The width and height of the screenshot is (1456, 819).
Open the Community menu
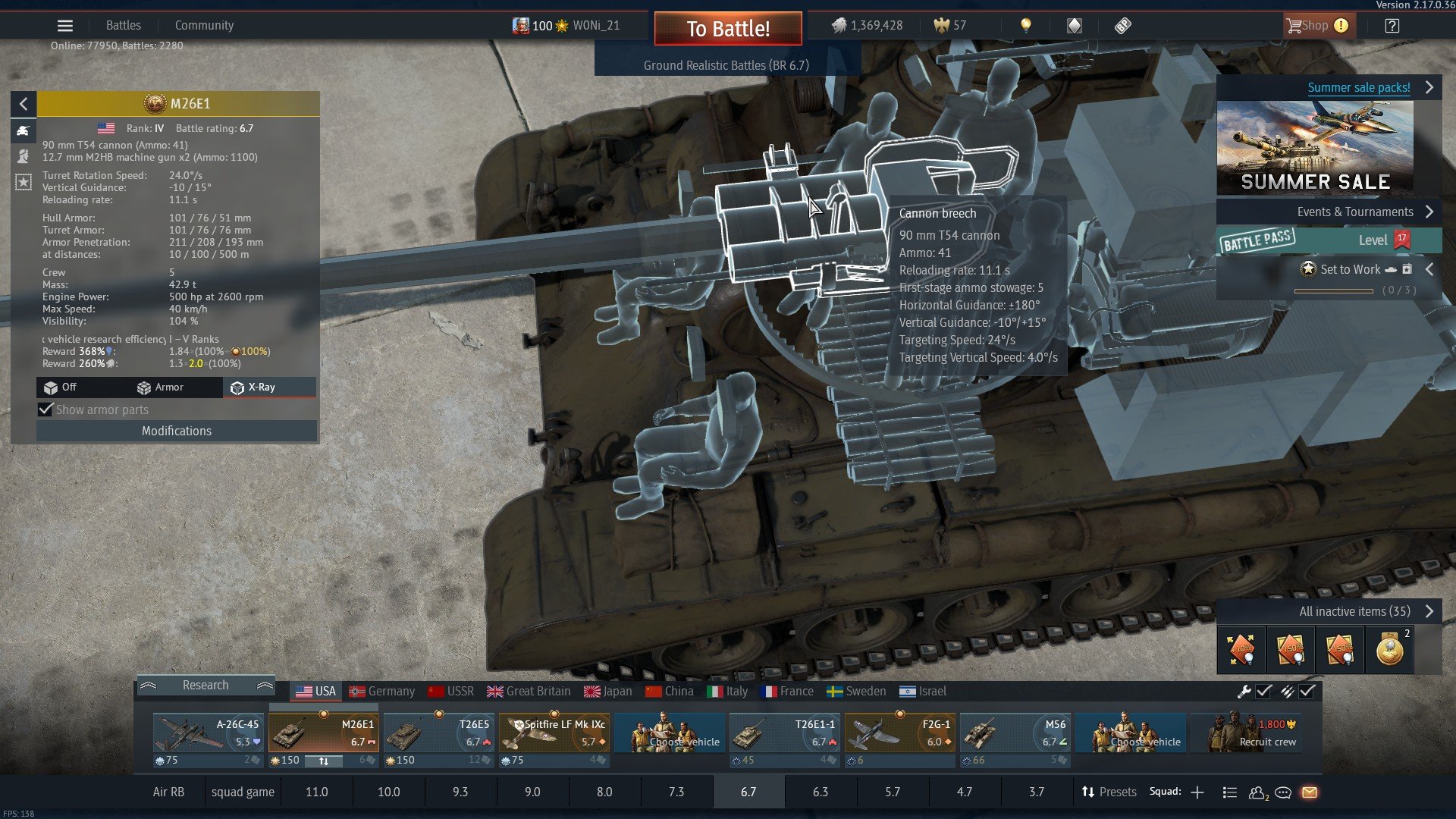(x=203, y=25)
